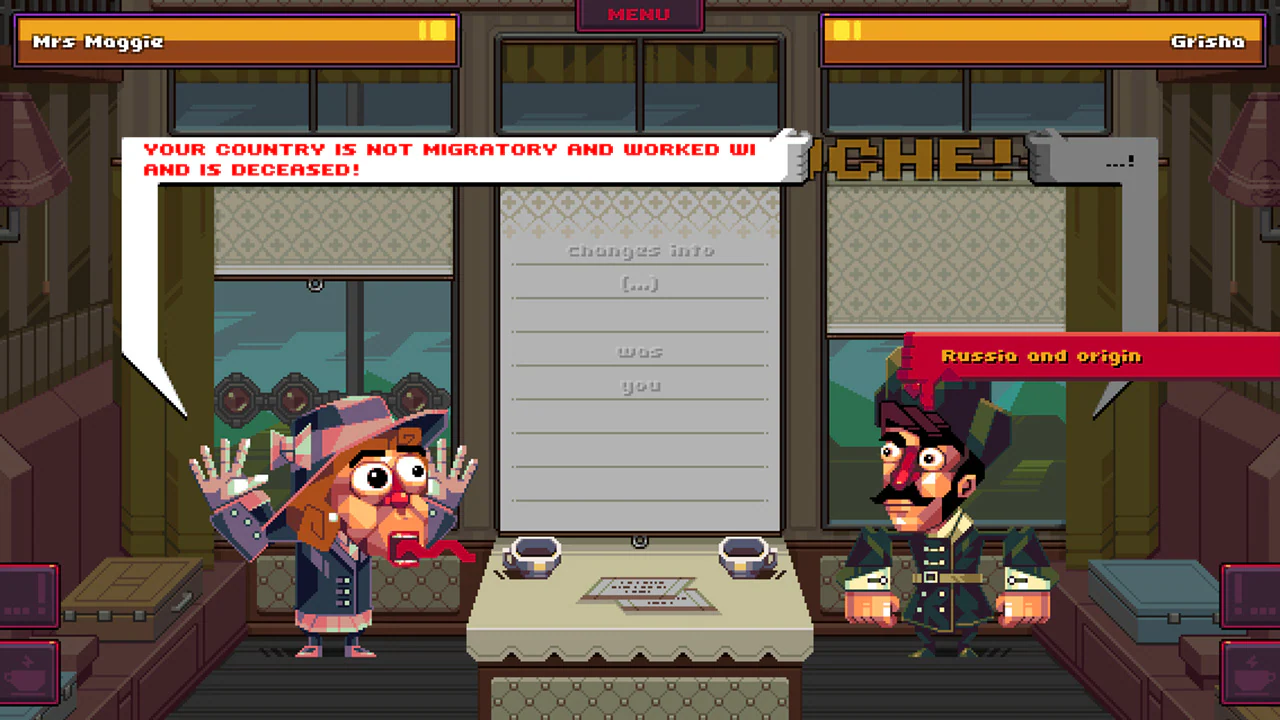Viewport: 1280px width, 720px height.
Task: Select the 'was' word option
Action: (640, 352)
